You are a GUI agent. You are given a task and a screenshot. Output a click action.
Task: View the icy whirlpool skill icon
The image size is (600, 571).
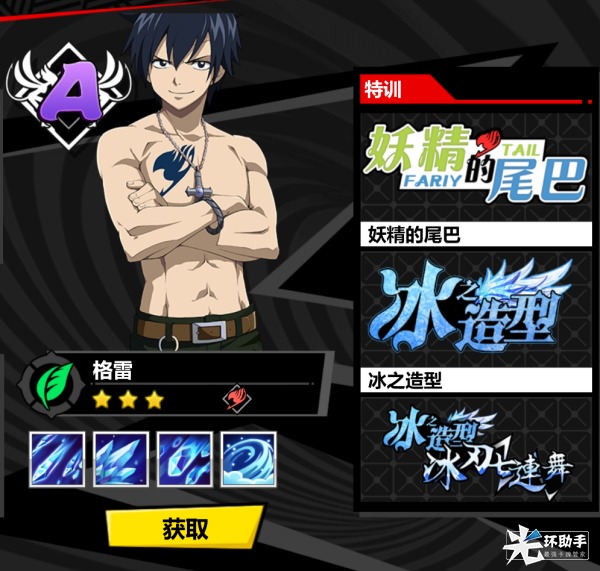pos(247,459)
